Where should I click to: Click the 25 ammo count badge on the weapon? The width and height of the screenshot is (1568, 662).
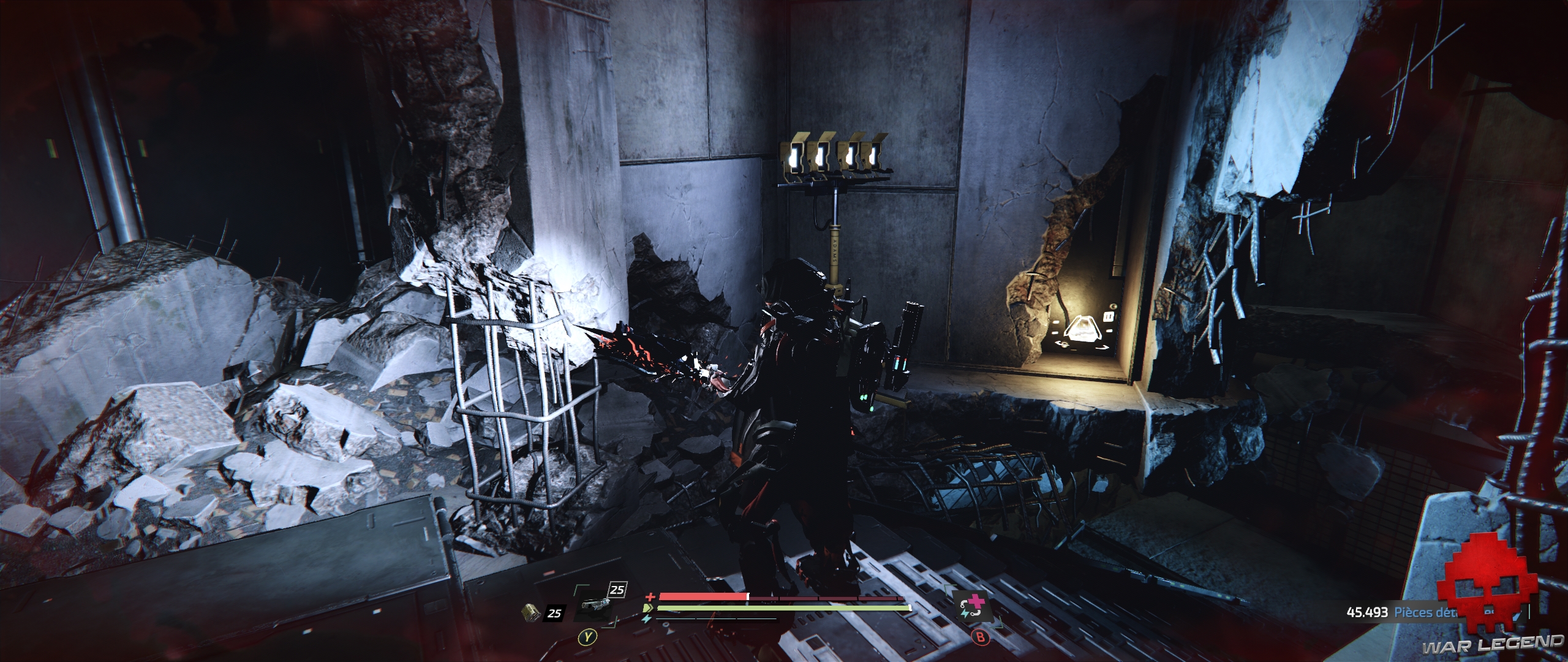click(616, 590)
